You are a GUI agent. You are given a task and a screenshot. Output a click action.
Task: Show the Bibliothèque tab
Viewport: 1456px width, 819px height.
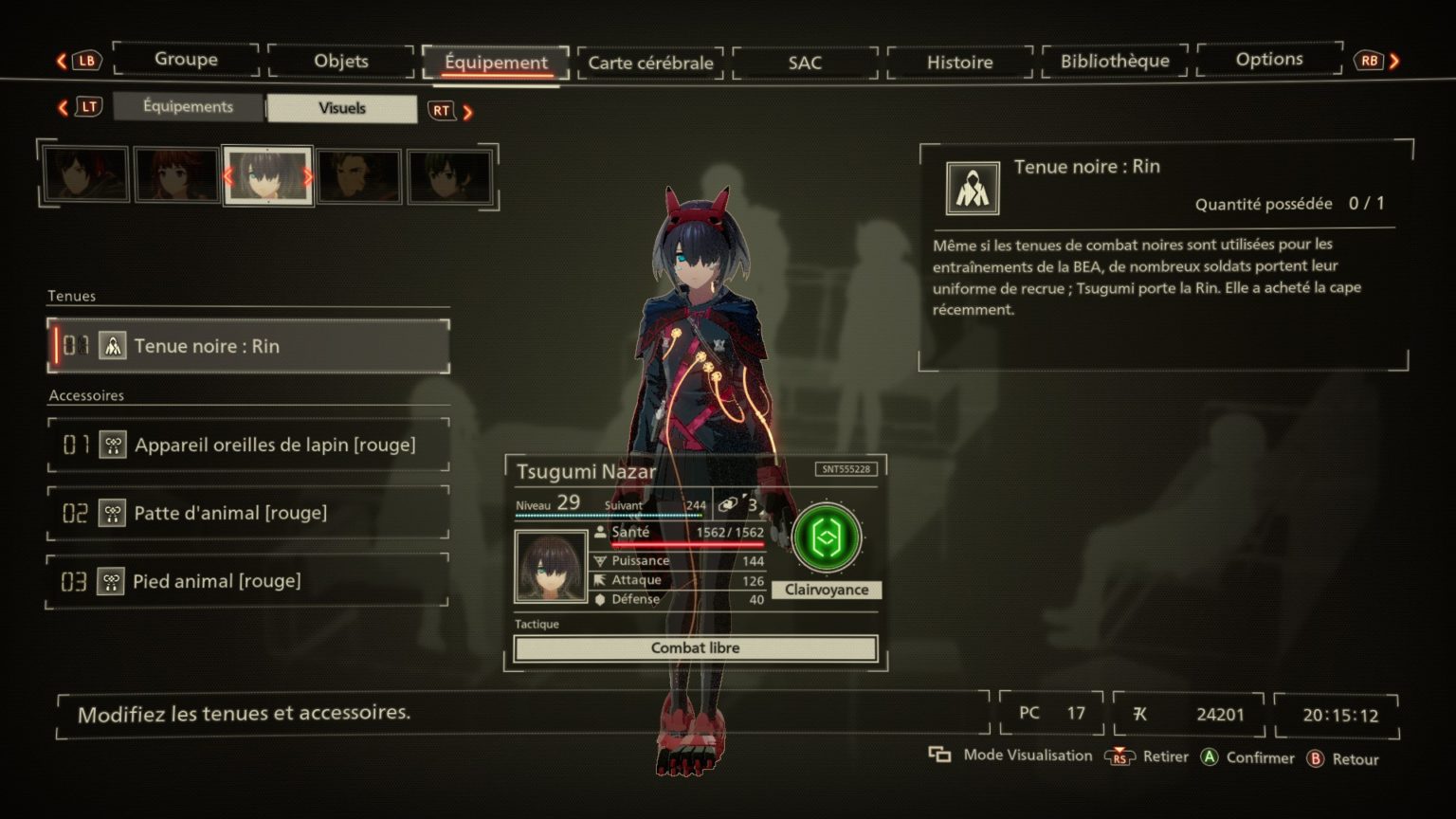(1114, 62)
